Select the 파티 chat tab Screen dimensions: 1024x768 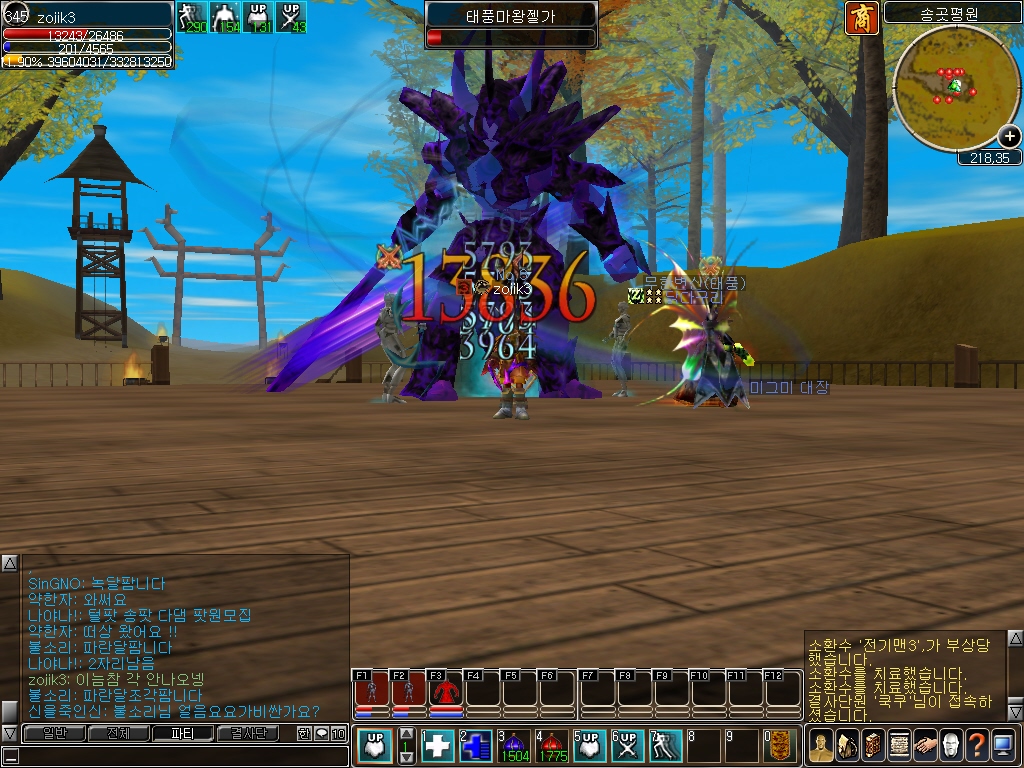[182, 733]
